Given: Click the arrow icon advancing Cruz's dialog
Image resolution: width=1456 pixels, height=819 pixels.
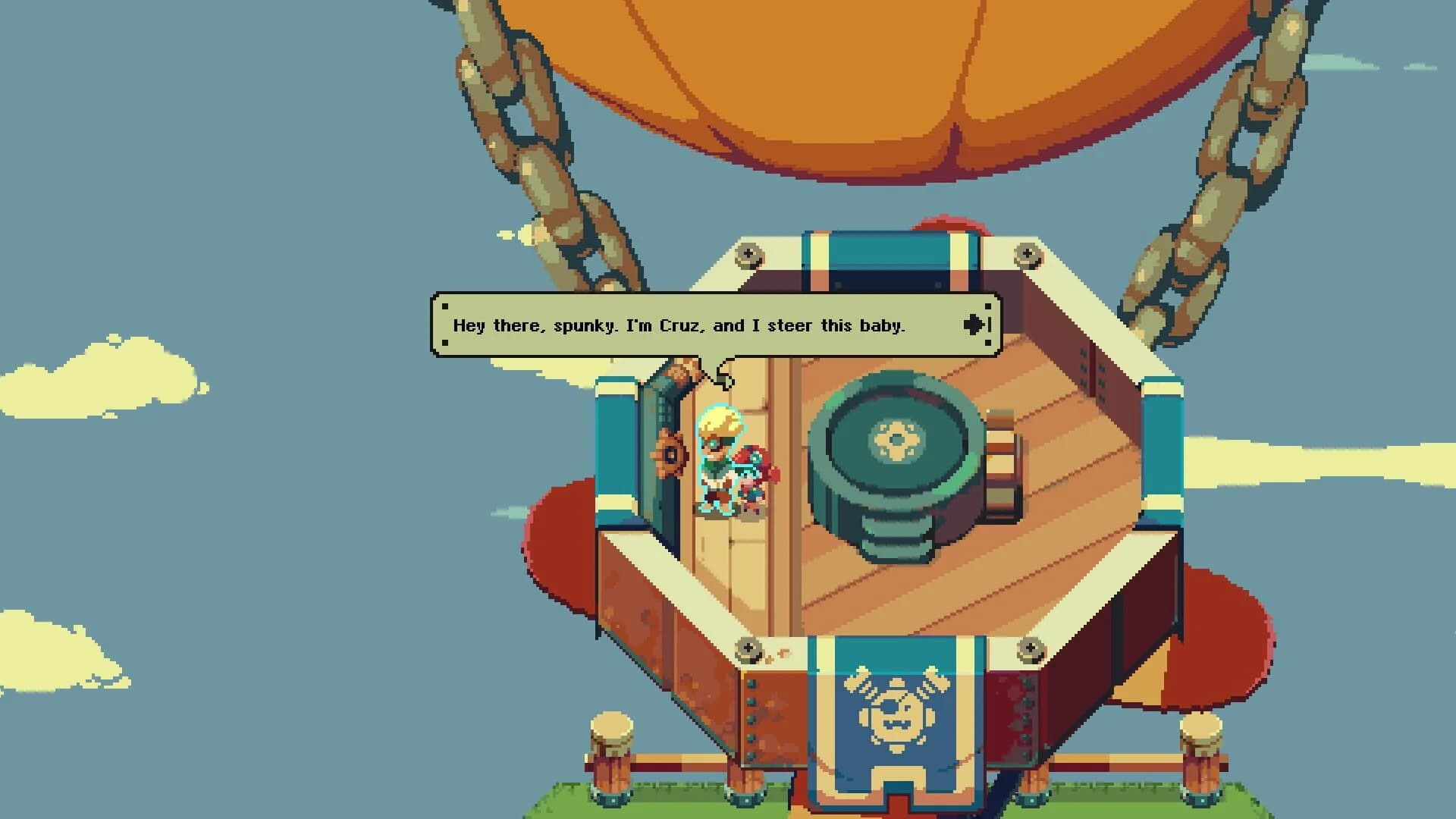Looking at the screenshot, I should point(974,325).
